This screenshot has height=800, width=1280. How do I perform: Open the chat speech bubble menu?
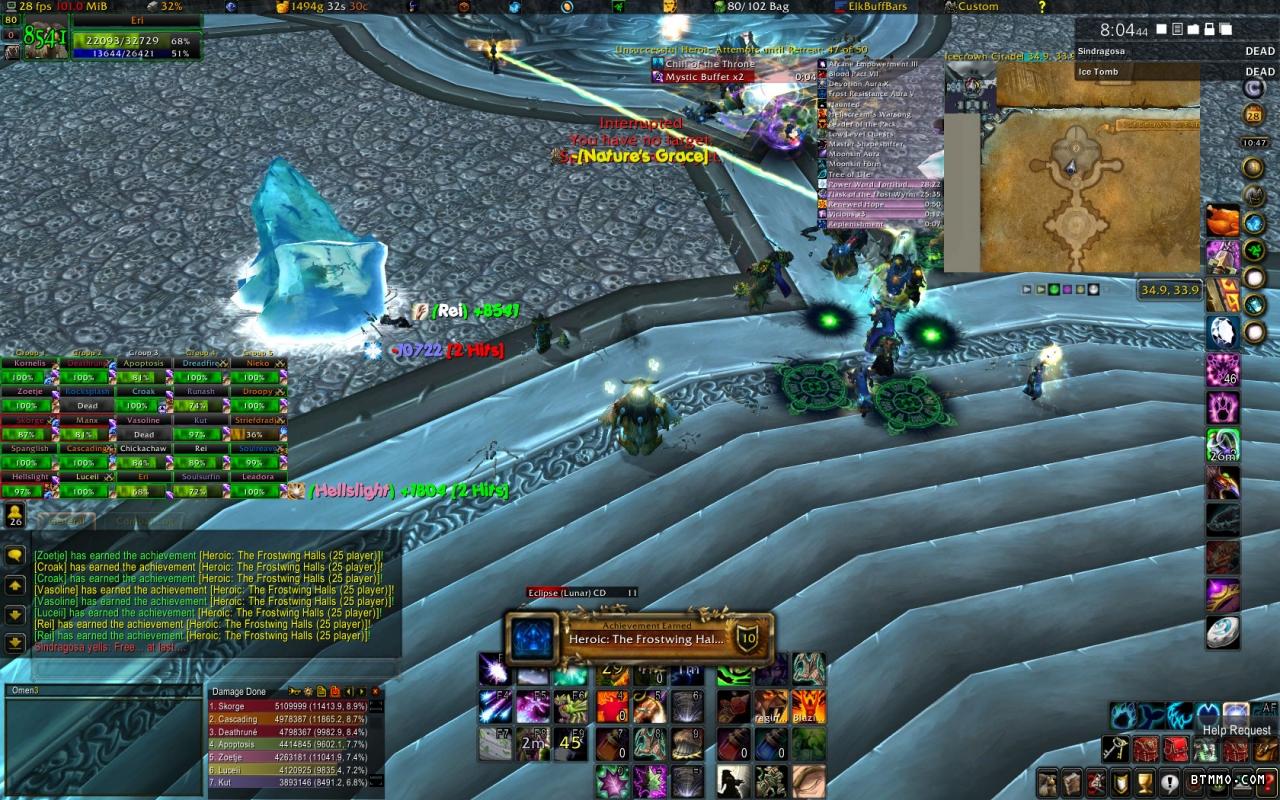[15, 555]
